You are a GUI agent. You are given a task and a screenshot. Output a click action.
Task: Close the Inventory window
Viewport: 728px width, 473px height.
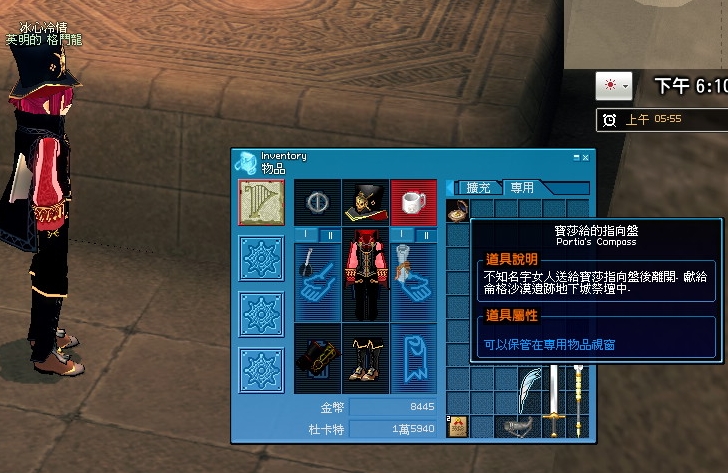(x=586, y=157)
